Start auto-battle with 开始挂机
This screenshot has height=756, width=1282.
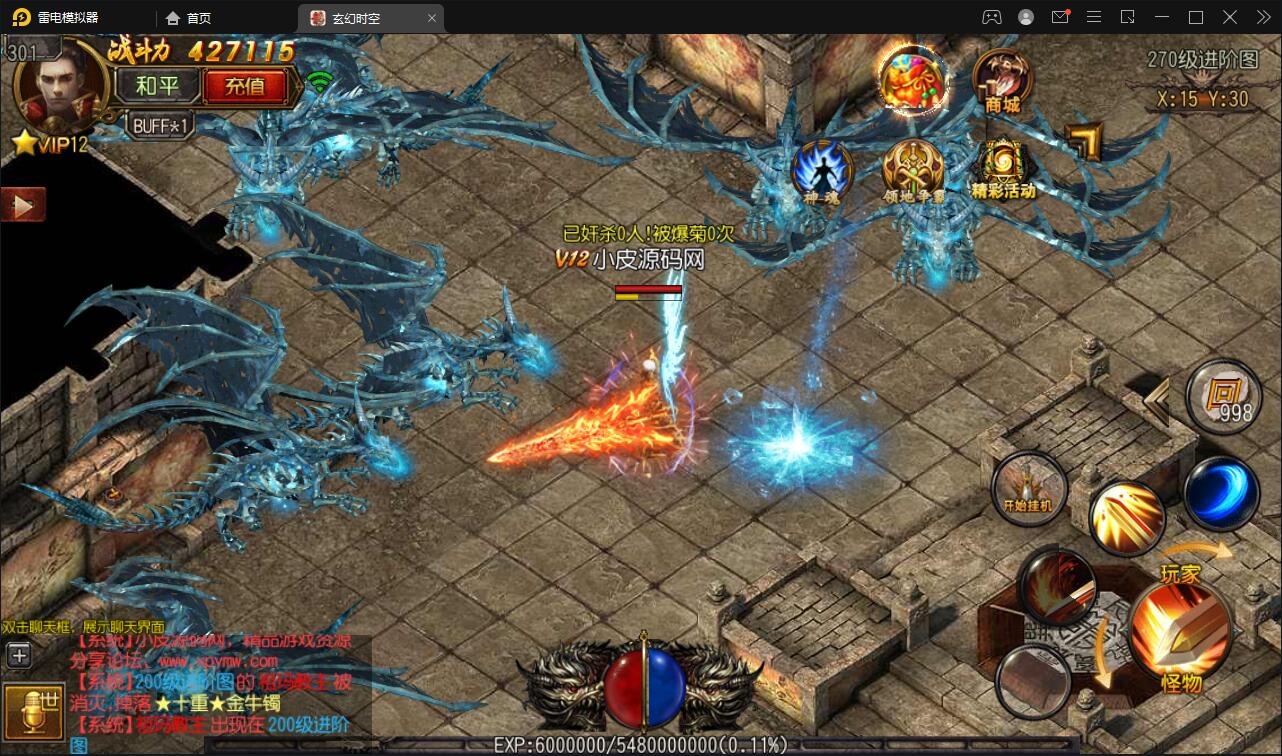tap(1028, 488)
